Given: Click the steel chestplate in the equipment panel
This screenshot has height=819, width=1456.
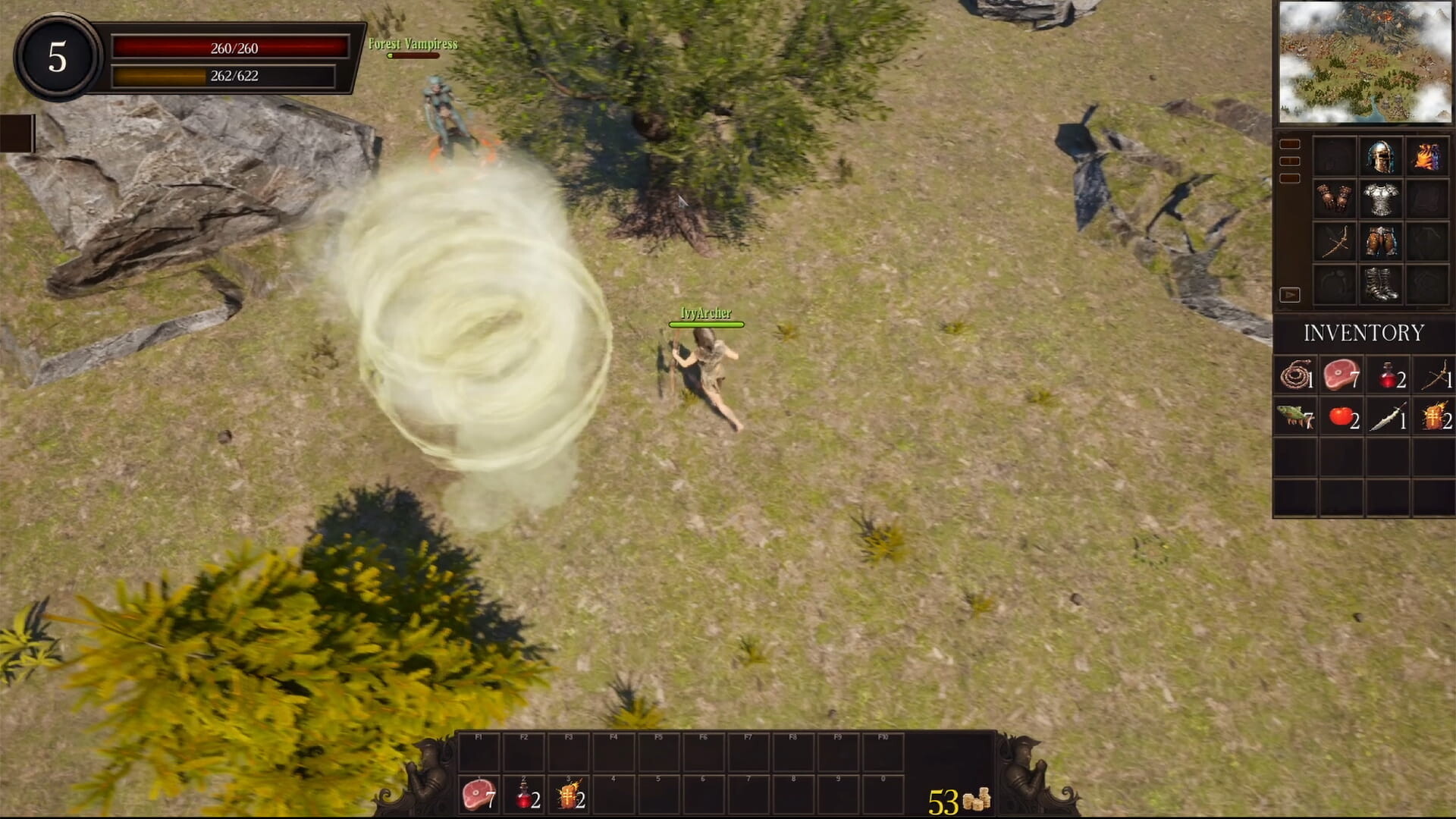Looking at the screenshot, I should tap(1381, 199).
